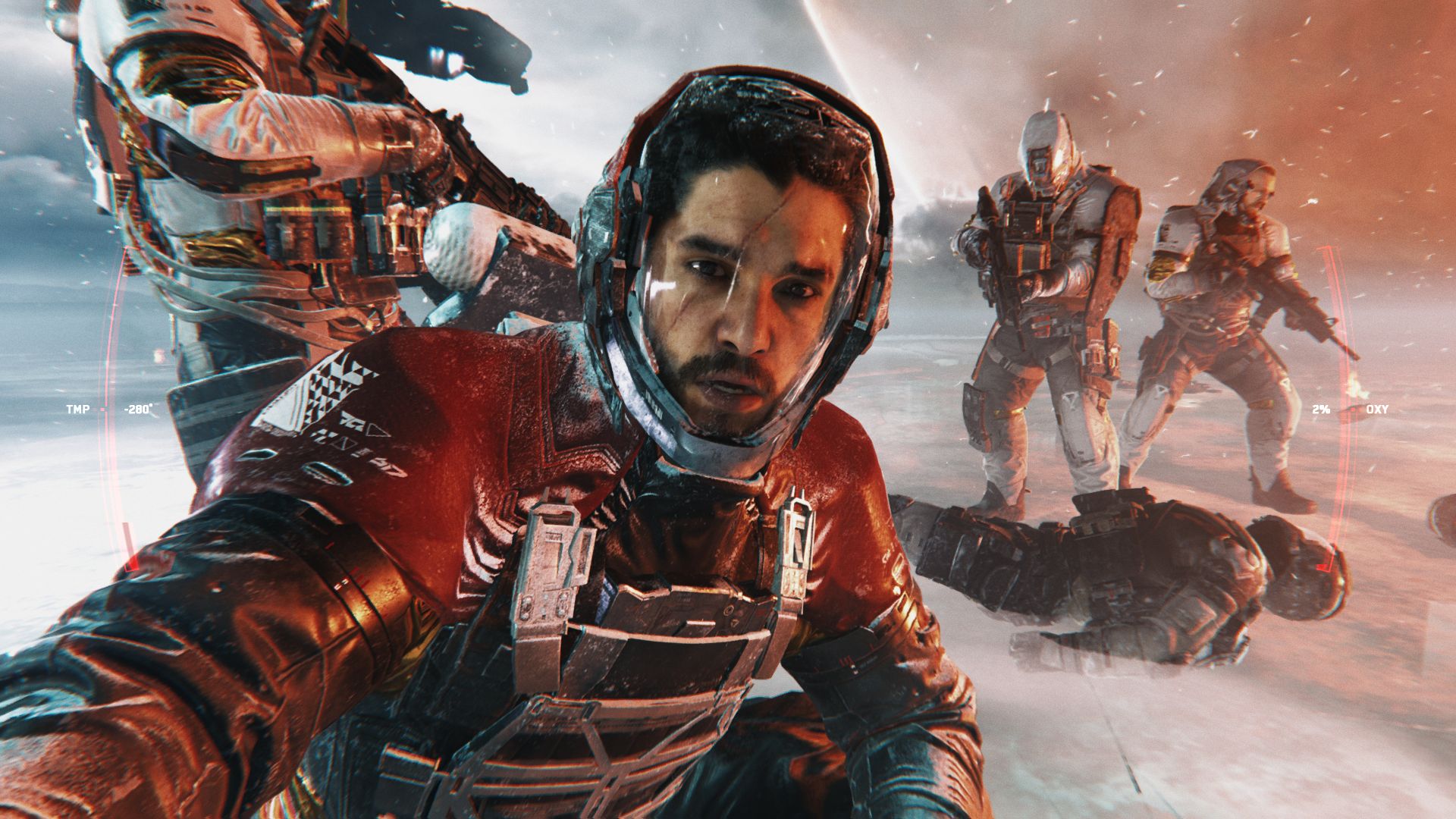Click the red arrow on the temperature bar
The width and height of the screenshot is (1456, 819).
[132, 565]
